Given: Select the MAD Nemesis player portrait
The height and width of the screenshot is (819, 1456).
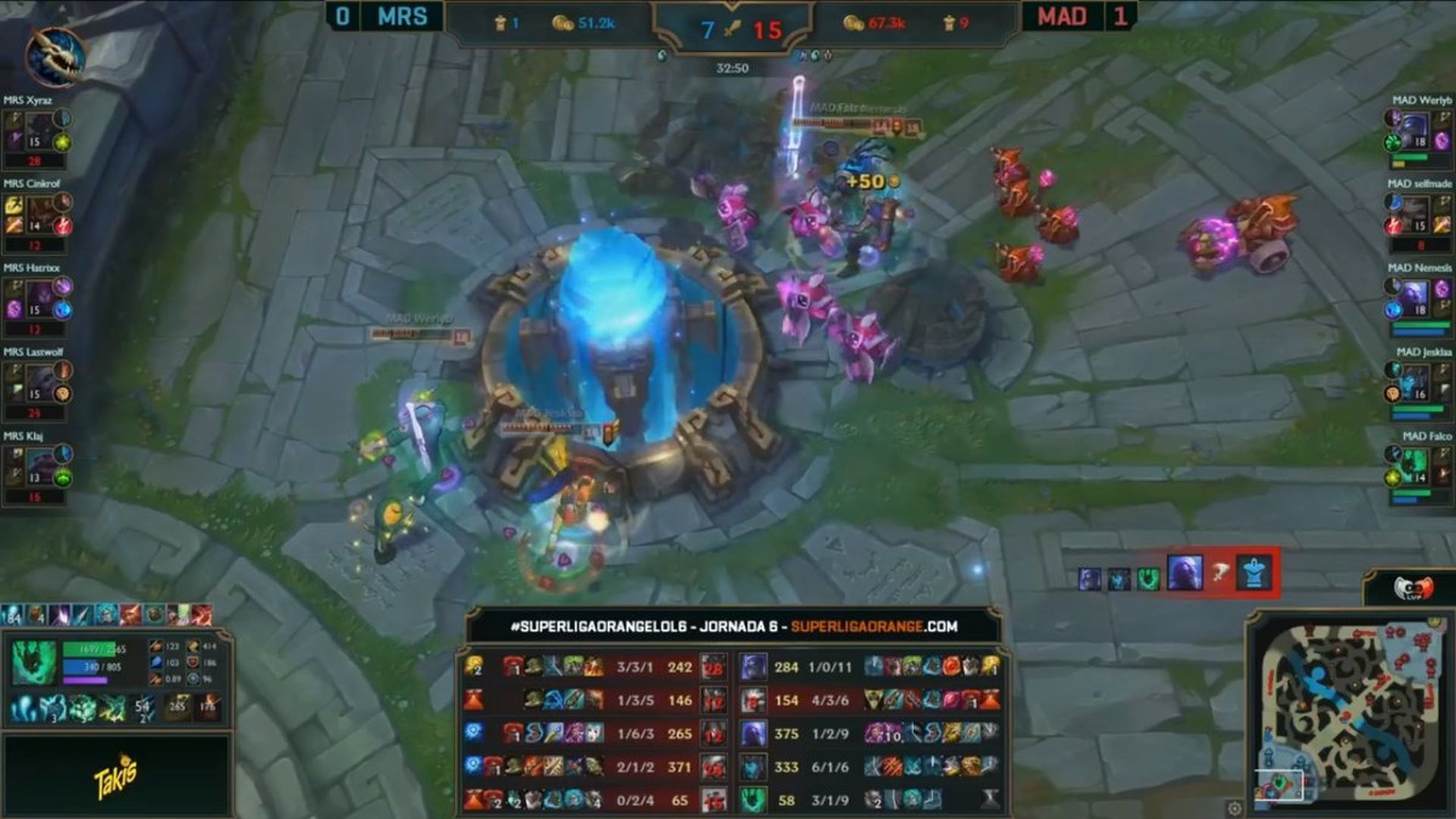Looking at the screenshot, I should coord(1415,299).
